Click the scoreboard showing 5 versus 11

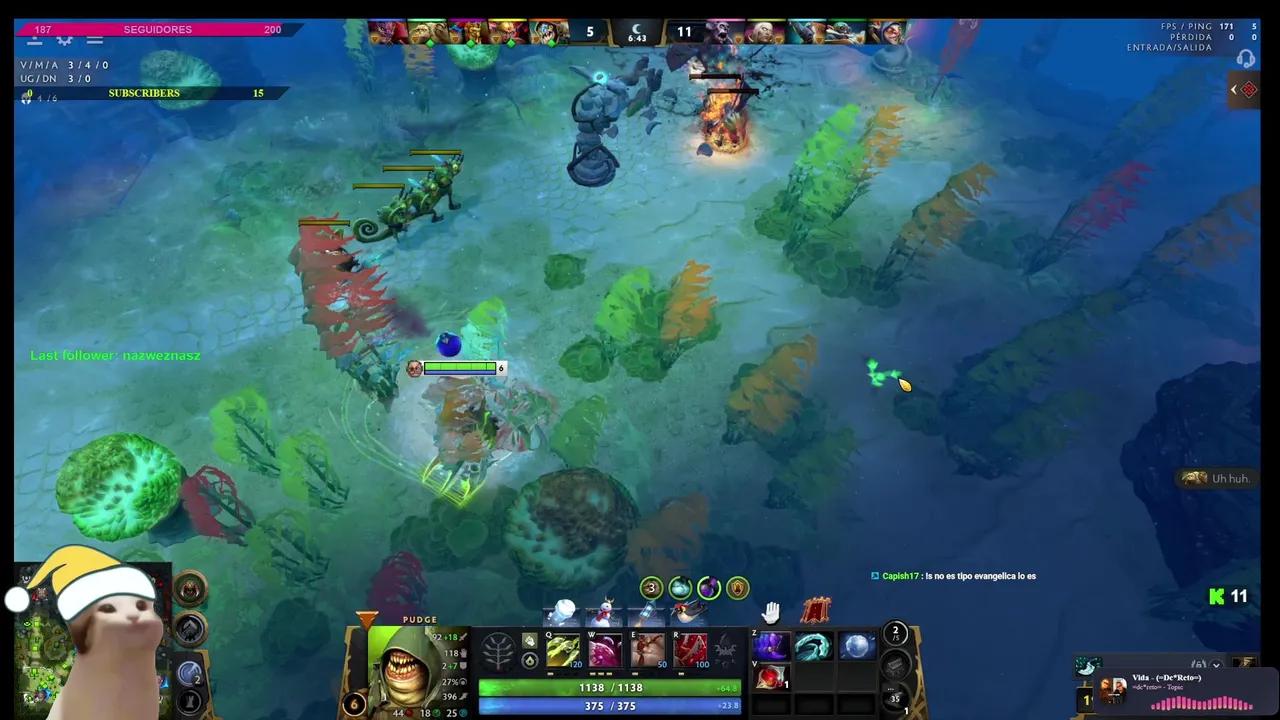click(x=637, y=32)
